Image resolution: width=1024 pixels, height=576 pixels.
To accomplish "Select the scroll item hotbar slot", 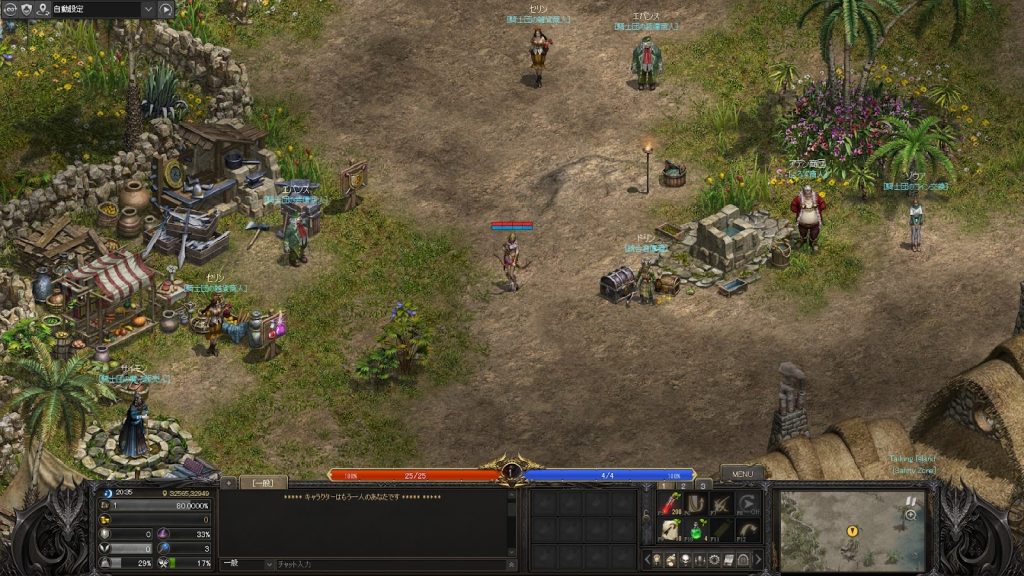I will [669, 528].
